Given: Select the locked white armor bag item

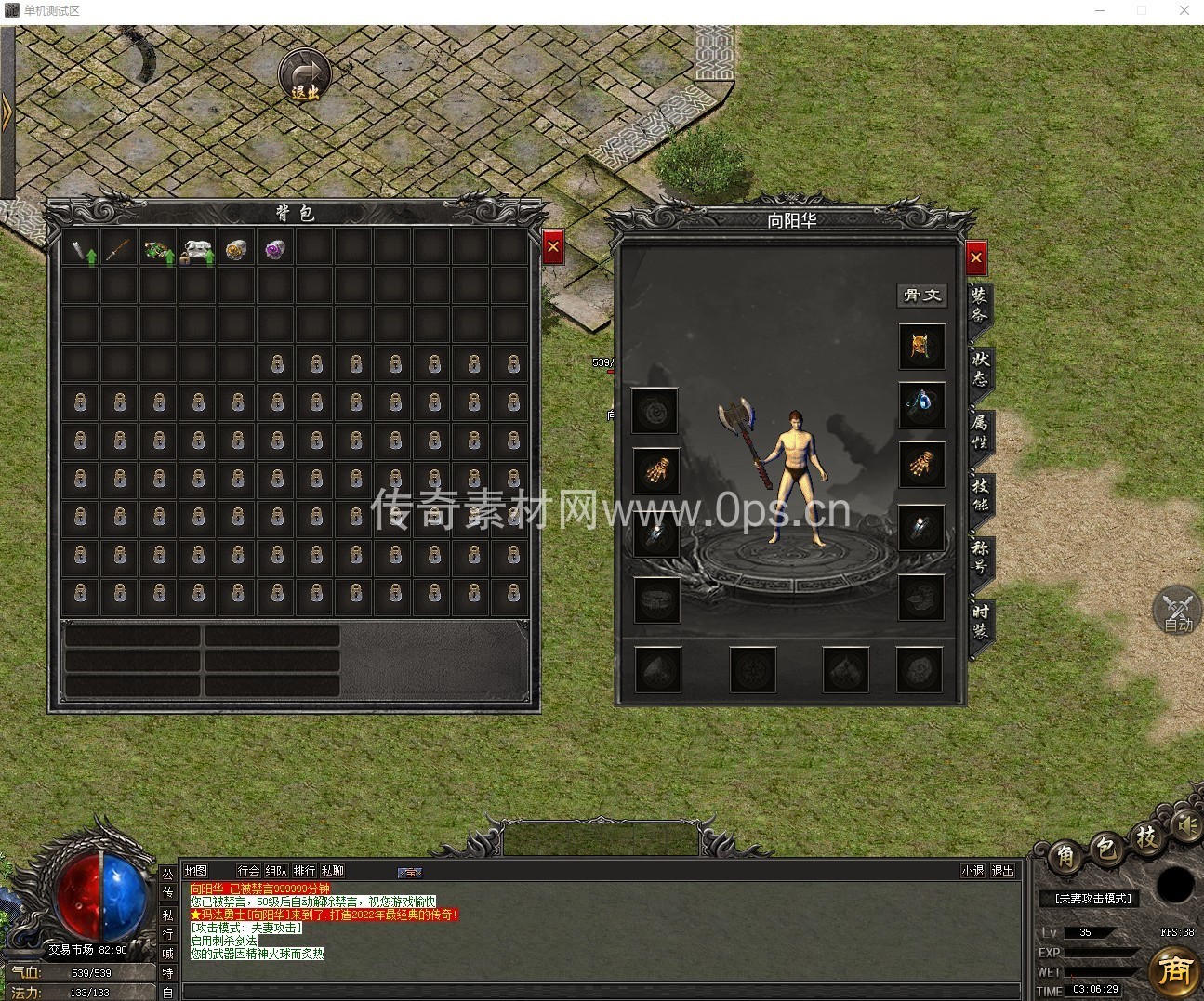Looking at the screenshot, I should coord(197,251).
